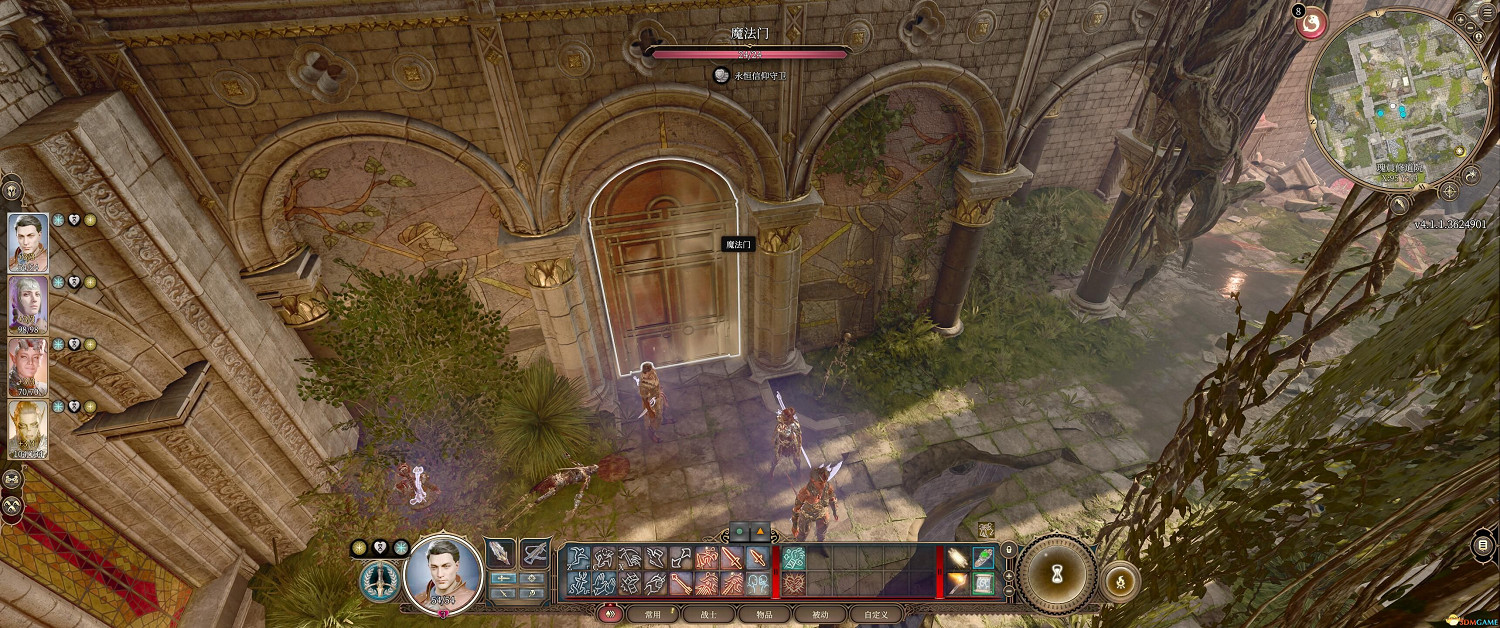Switch to the 自定义 hotbar tab
Viewport: 1500px width, 628px height.
point(875,614)
